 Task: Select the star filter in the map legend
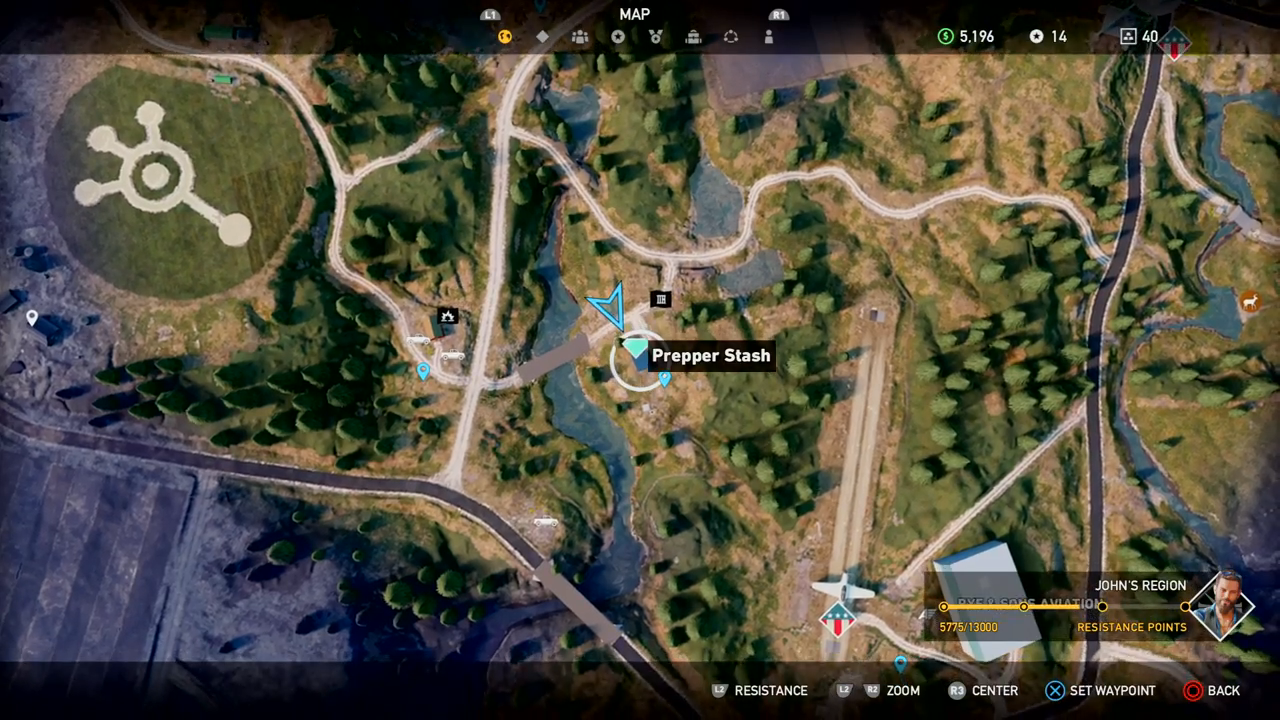(x=618, y=36)
